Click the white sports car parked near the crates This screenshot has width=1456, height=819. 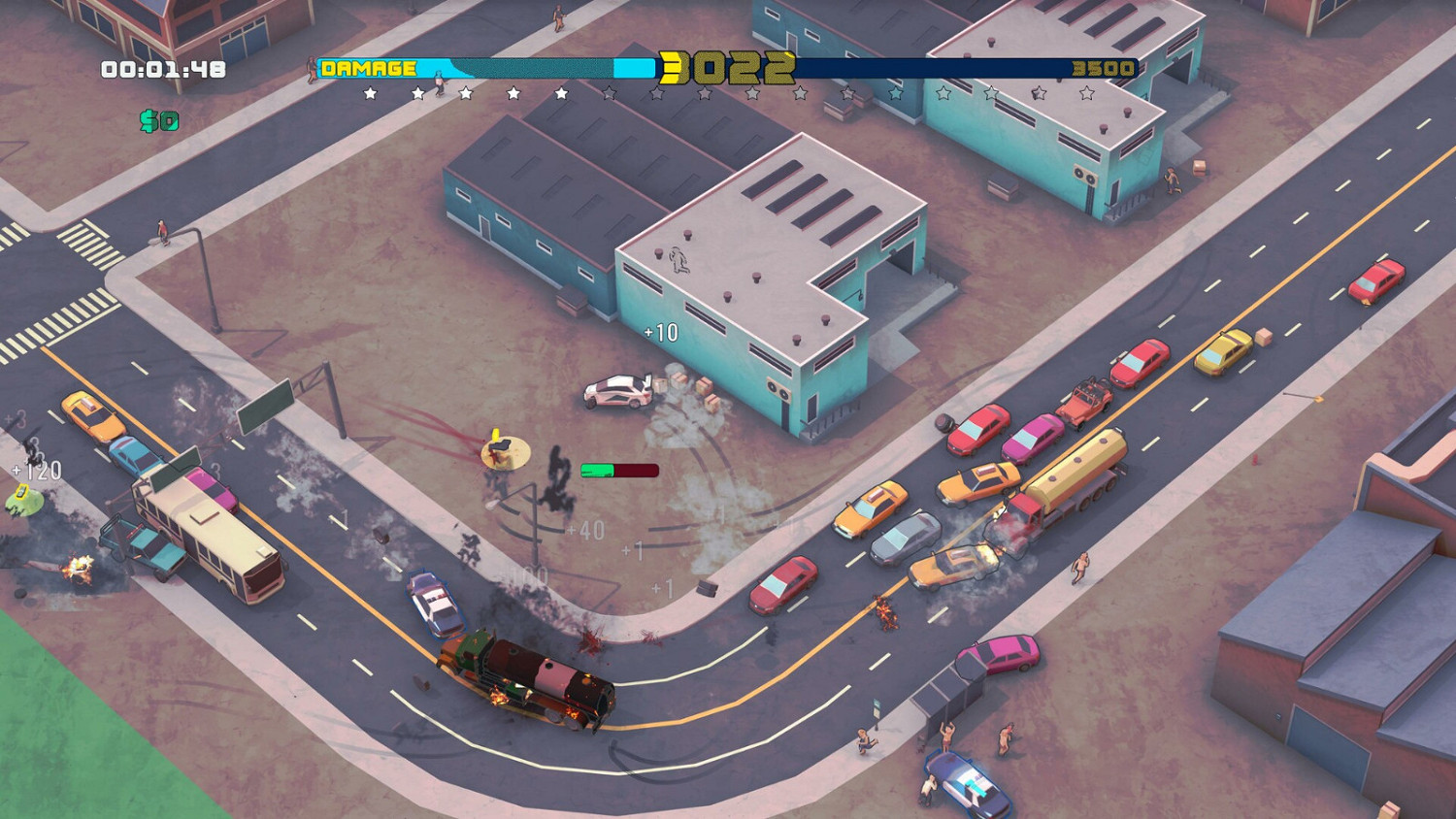click(x=613, y=390)
